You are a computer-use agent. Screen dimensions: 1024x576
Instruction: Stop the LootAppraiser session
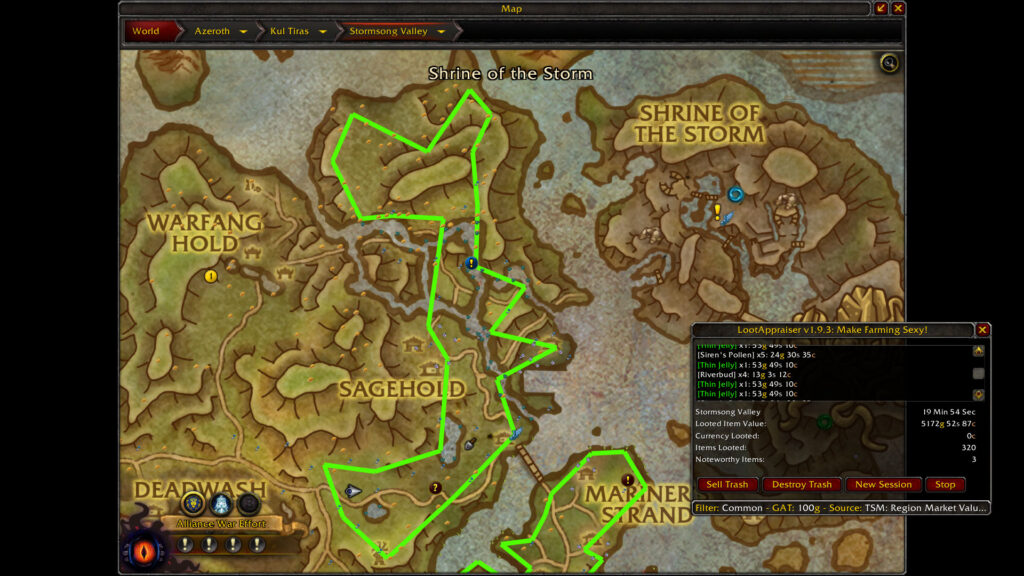(x=945, y=485)
